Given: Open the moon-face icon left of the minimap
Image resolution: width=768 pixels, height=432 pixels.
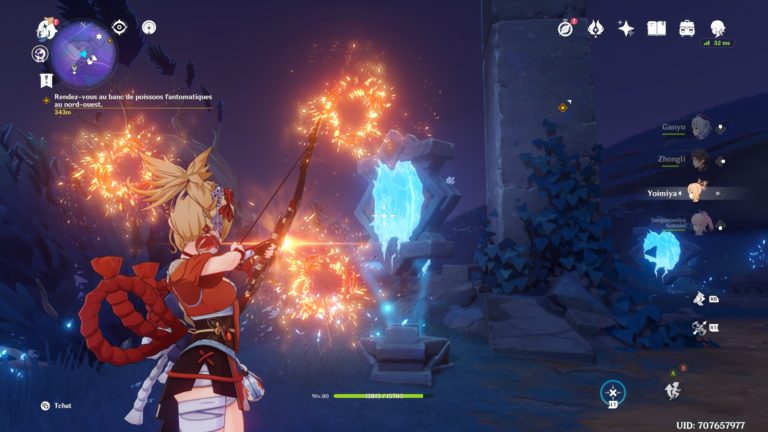Looking at the screenshot, I should (x=41, y=54).
